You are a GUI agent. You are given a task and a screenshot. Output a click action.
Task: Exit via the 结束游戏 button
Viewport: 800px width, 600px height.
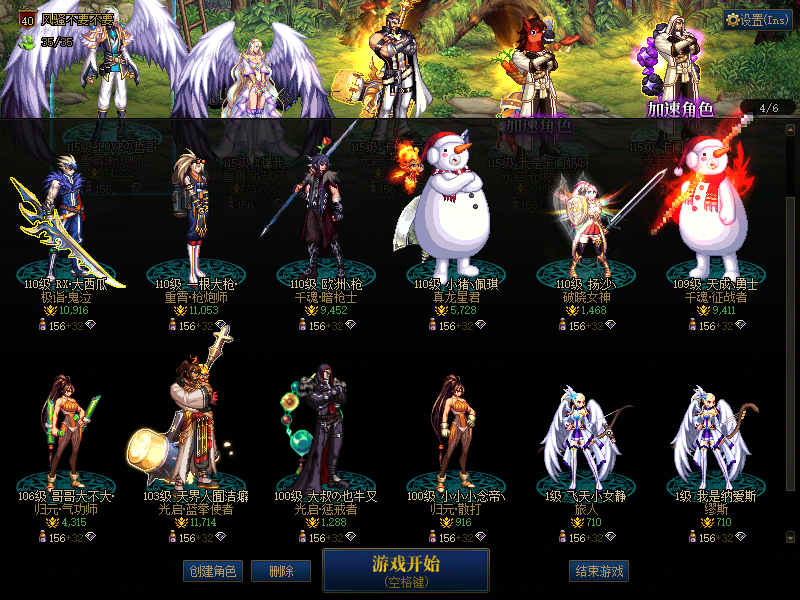(x=598, y=571)
